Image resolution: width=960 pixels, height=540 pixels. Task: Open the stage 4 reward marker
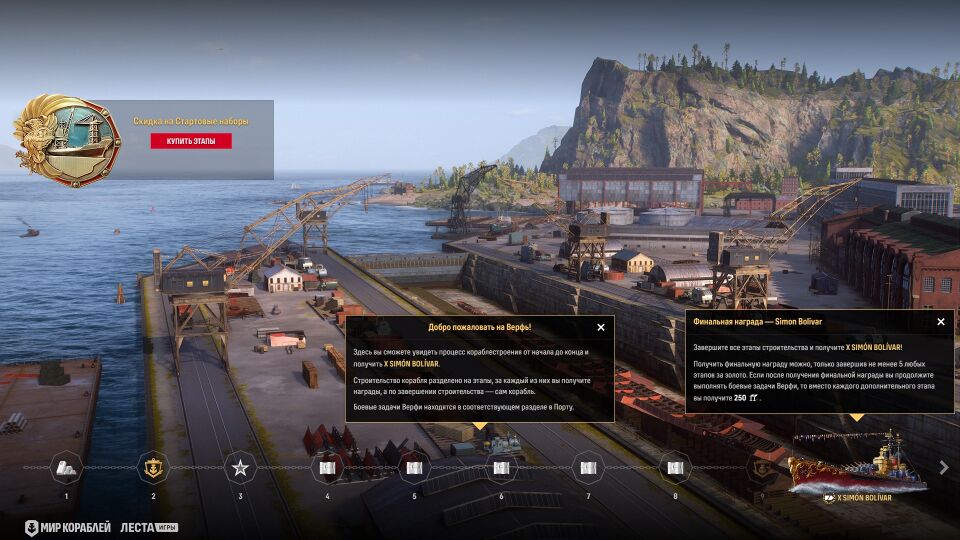click(327, 467)
